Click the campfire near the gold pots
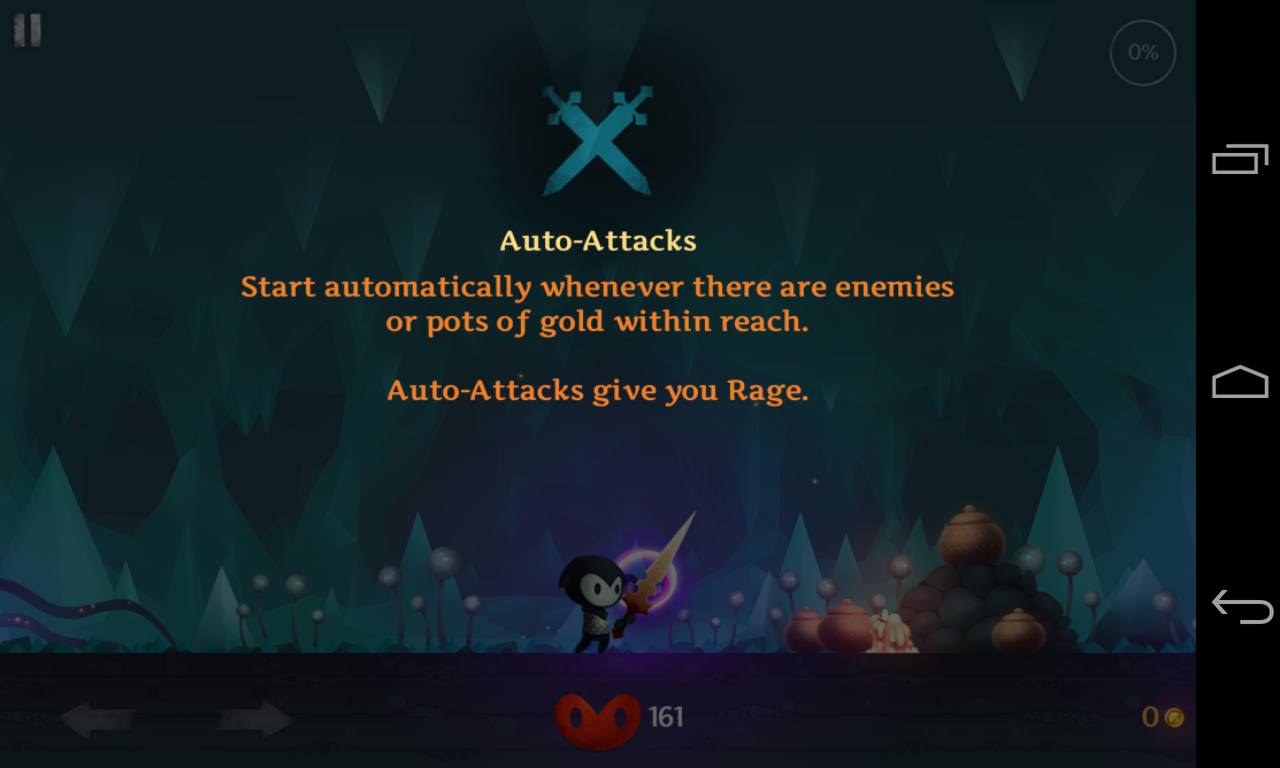1280x768 pixels. click(x=890, y=630)
